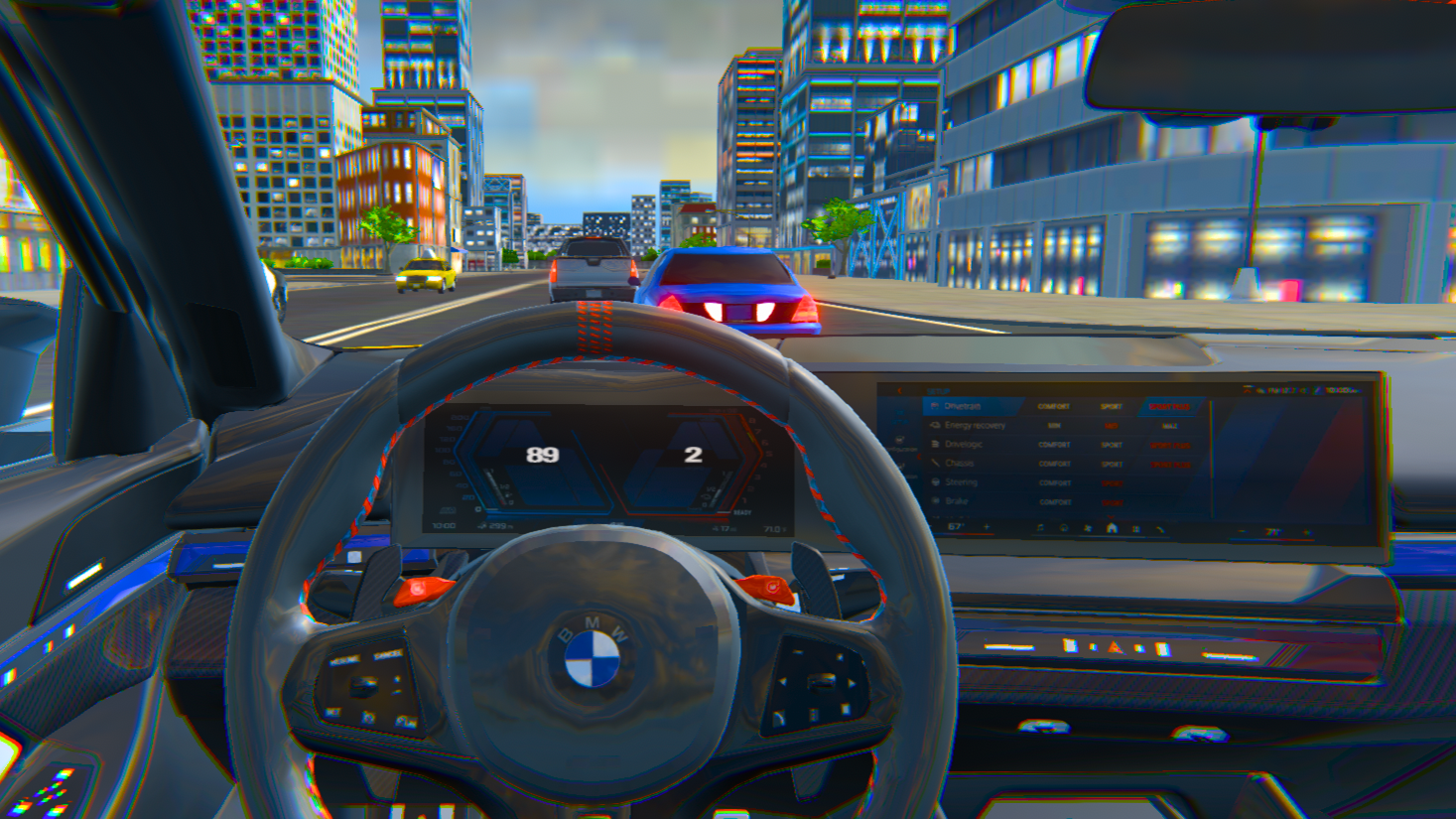Increase driver temperature with the plus button
Viewport: 1456px width, 819px height.
point(987,527)
